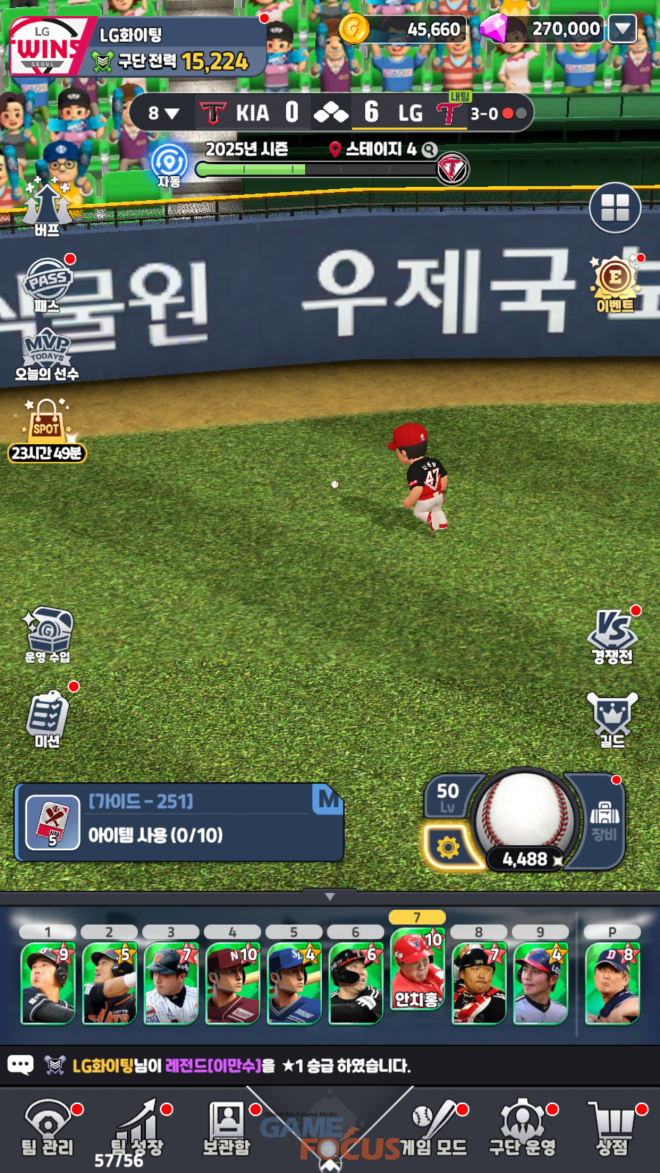Open the 구단 운영 club operations menu
The height and width of the screenshot is (1173, 660).
(x=521, y=1128)
